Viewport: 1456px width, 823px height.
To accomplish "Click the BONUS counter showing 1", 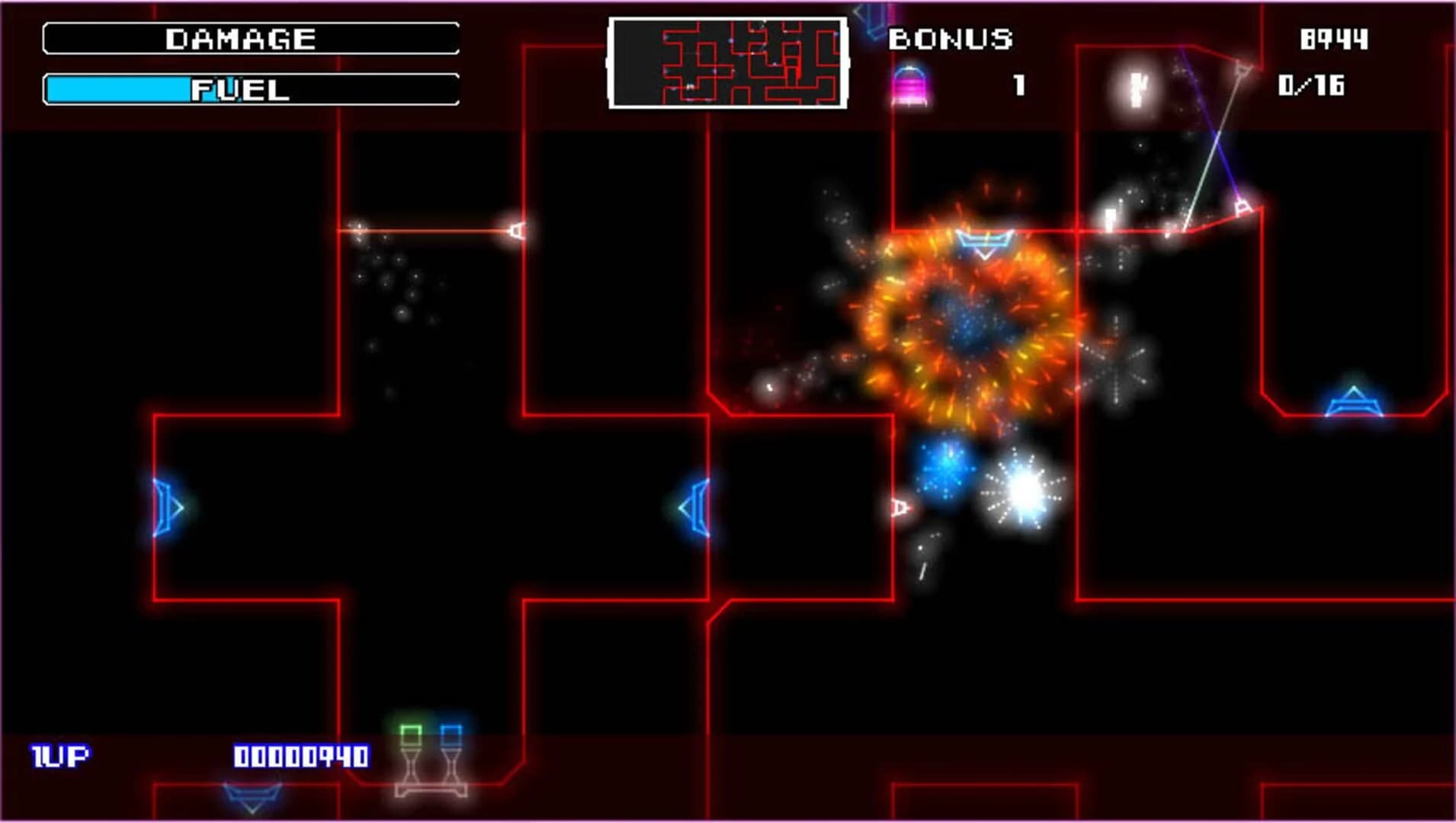I will point(1018,86).
